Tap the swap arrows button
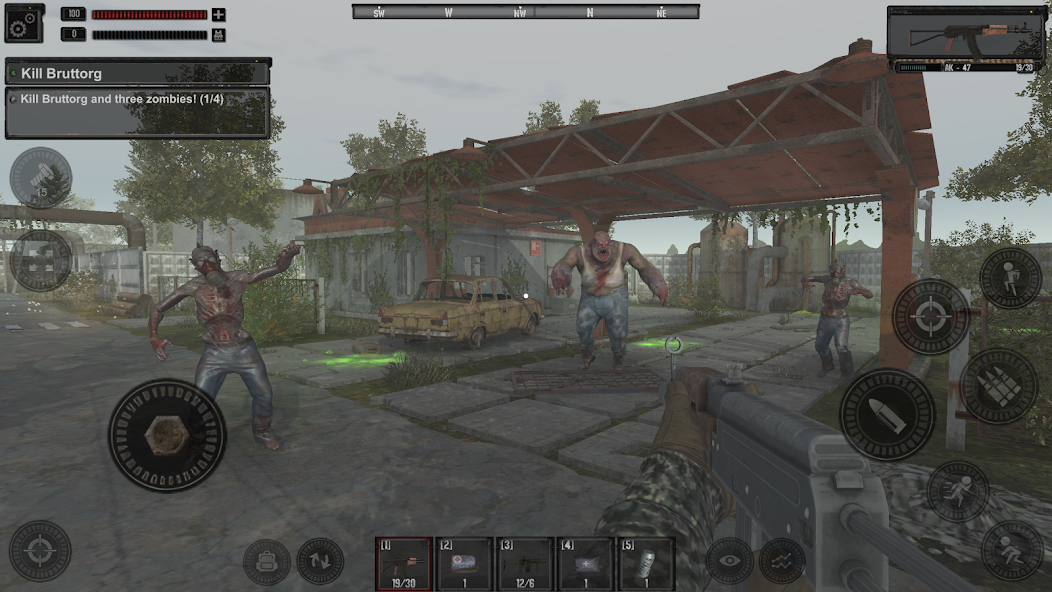This screenshot has height=592, width=1052. [x=320, y=562]
